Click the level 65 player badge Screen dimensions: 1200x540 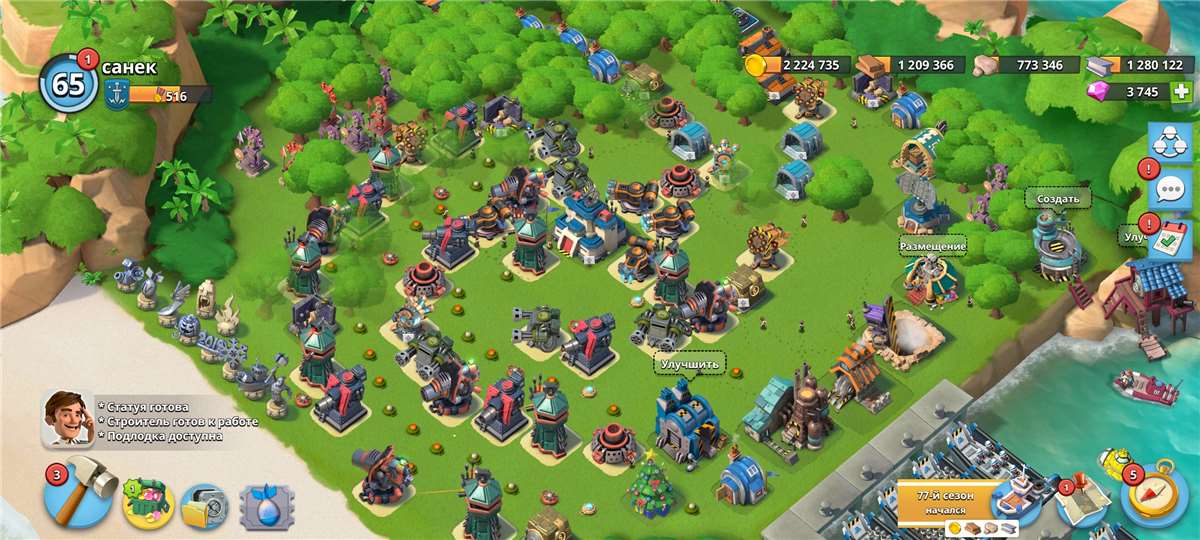(67, 84)
